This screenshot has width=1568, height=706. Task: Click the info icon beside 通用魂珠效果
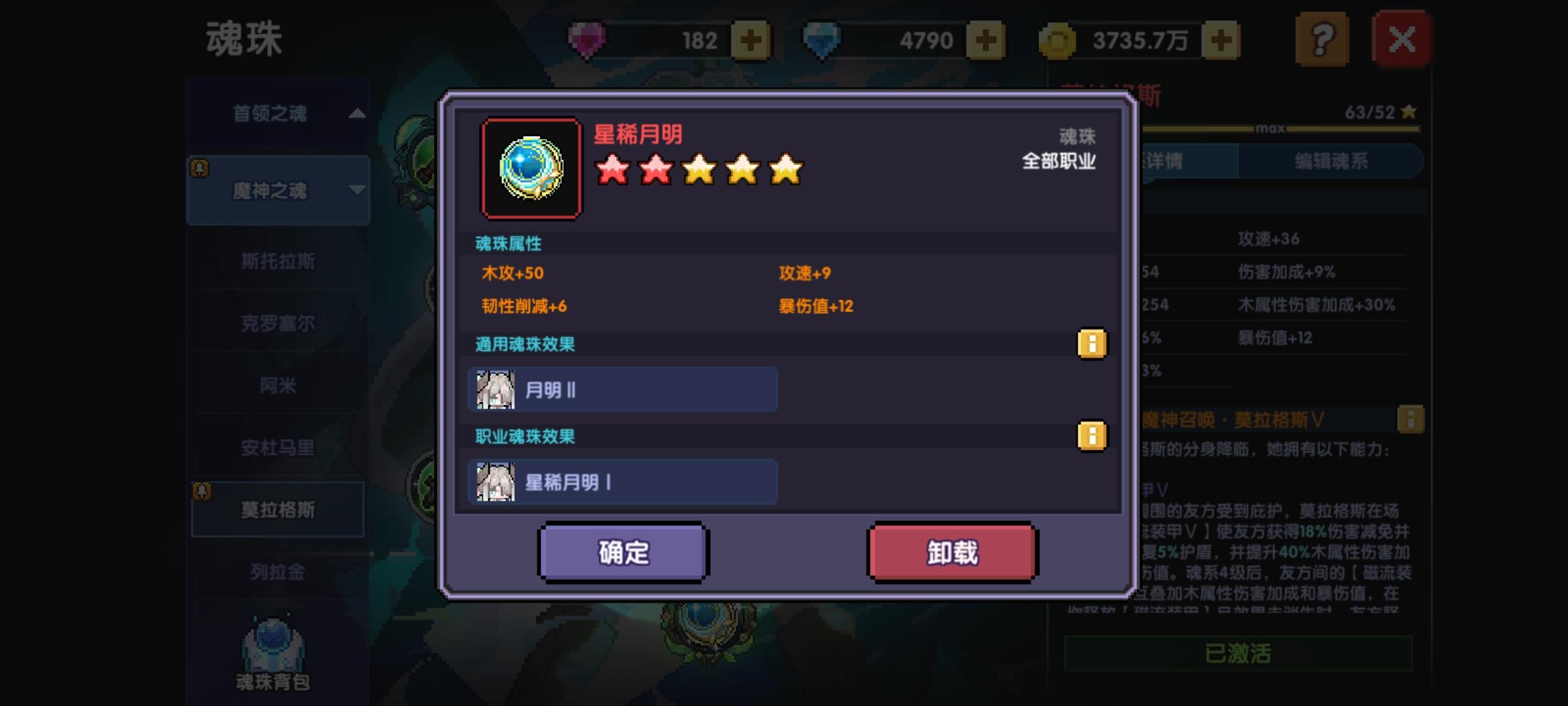[x=1093, y=345]
